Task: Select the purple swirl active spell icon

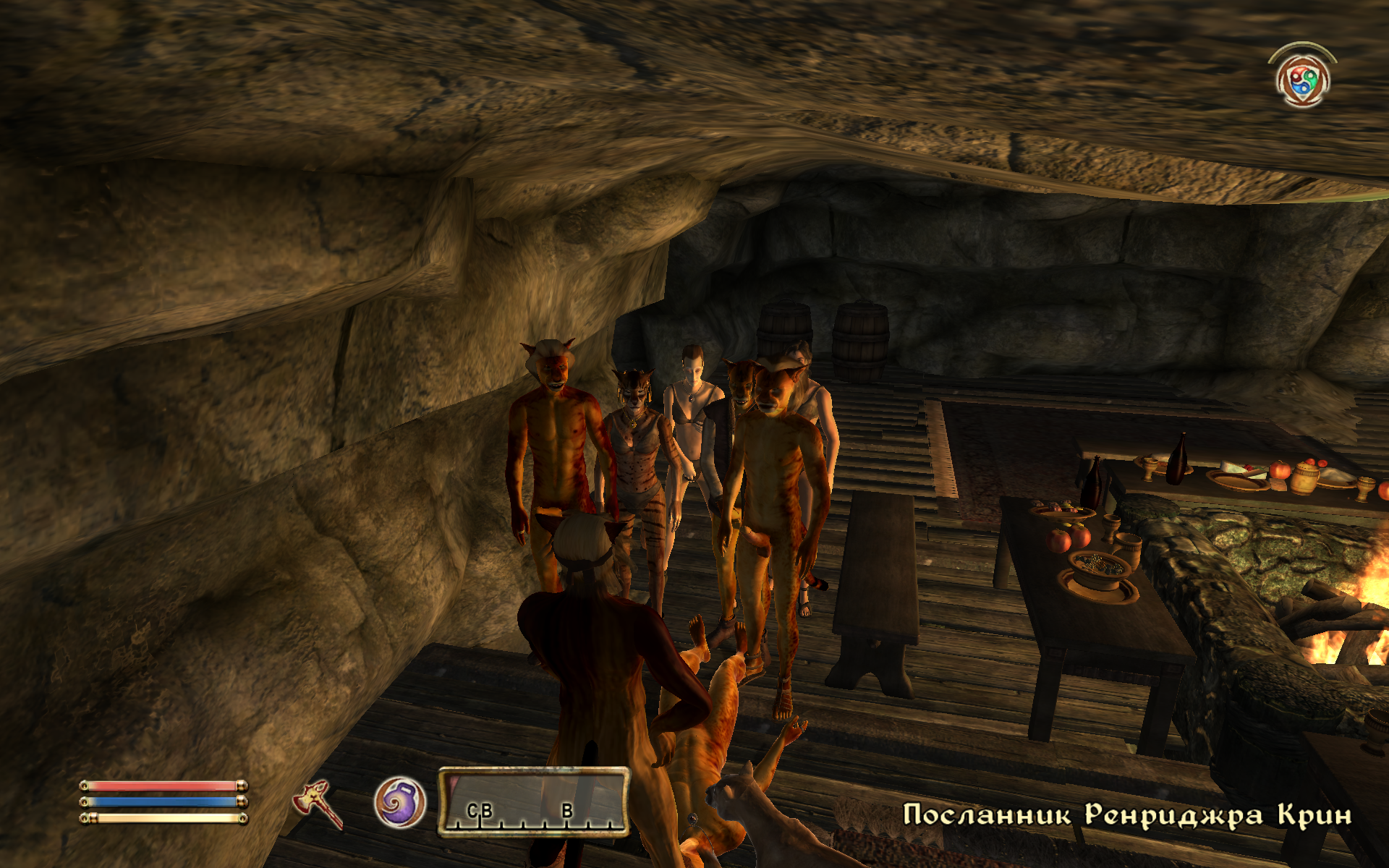Action: point(399,802)
